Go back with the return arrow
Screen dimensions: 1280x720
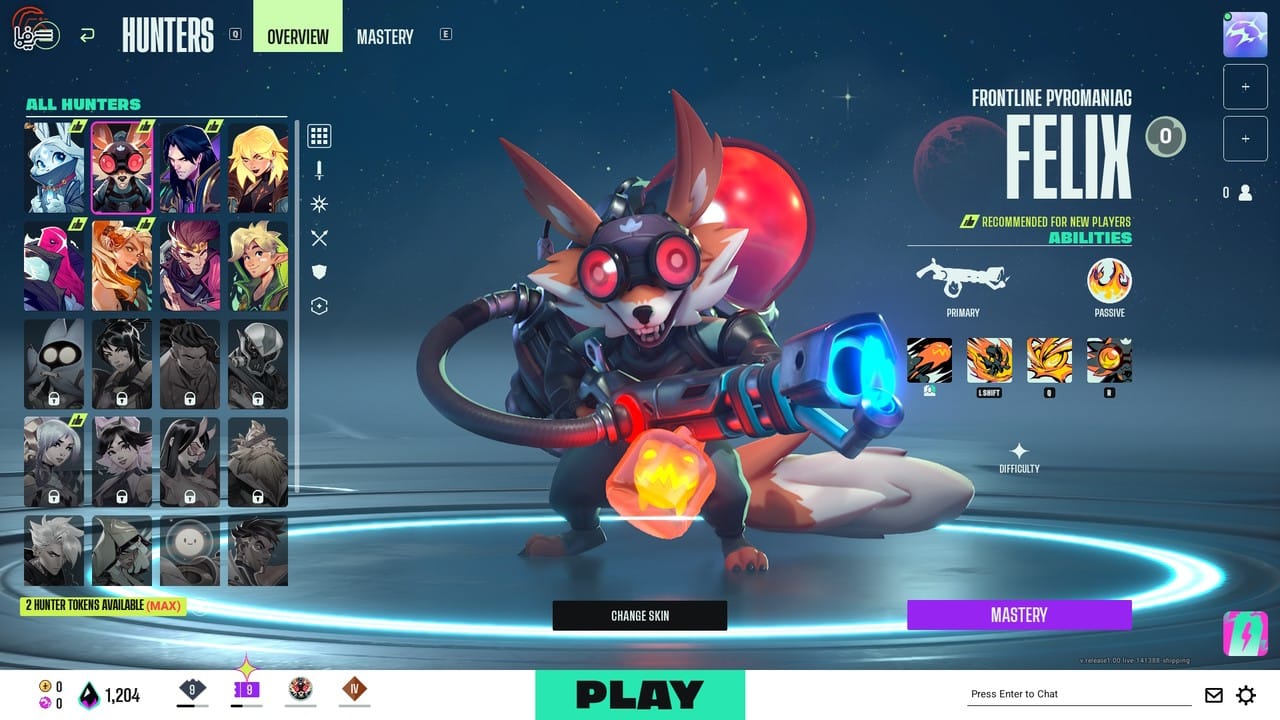(87, 36)
